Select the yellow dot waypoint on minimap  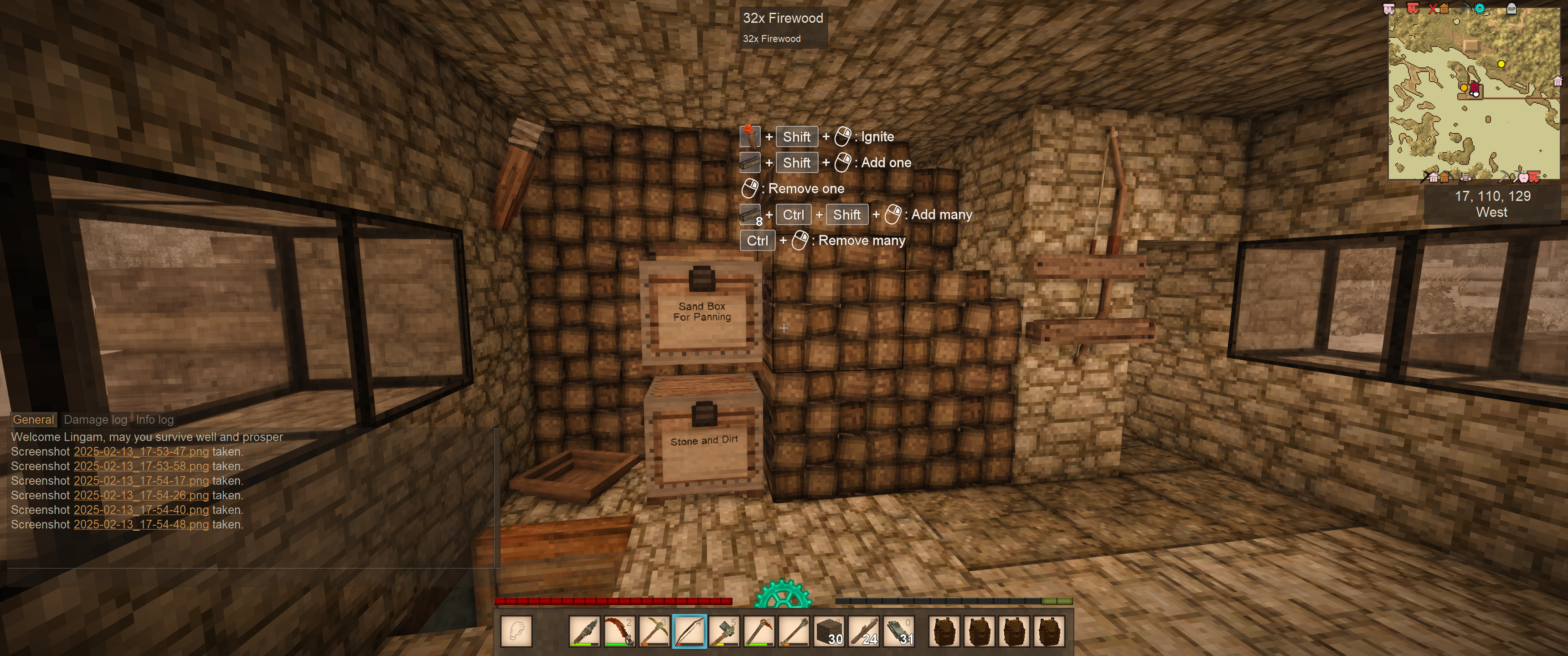point(1501,64)
